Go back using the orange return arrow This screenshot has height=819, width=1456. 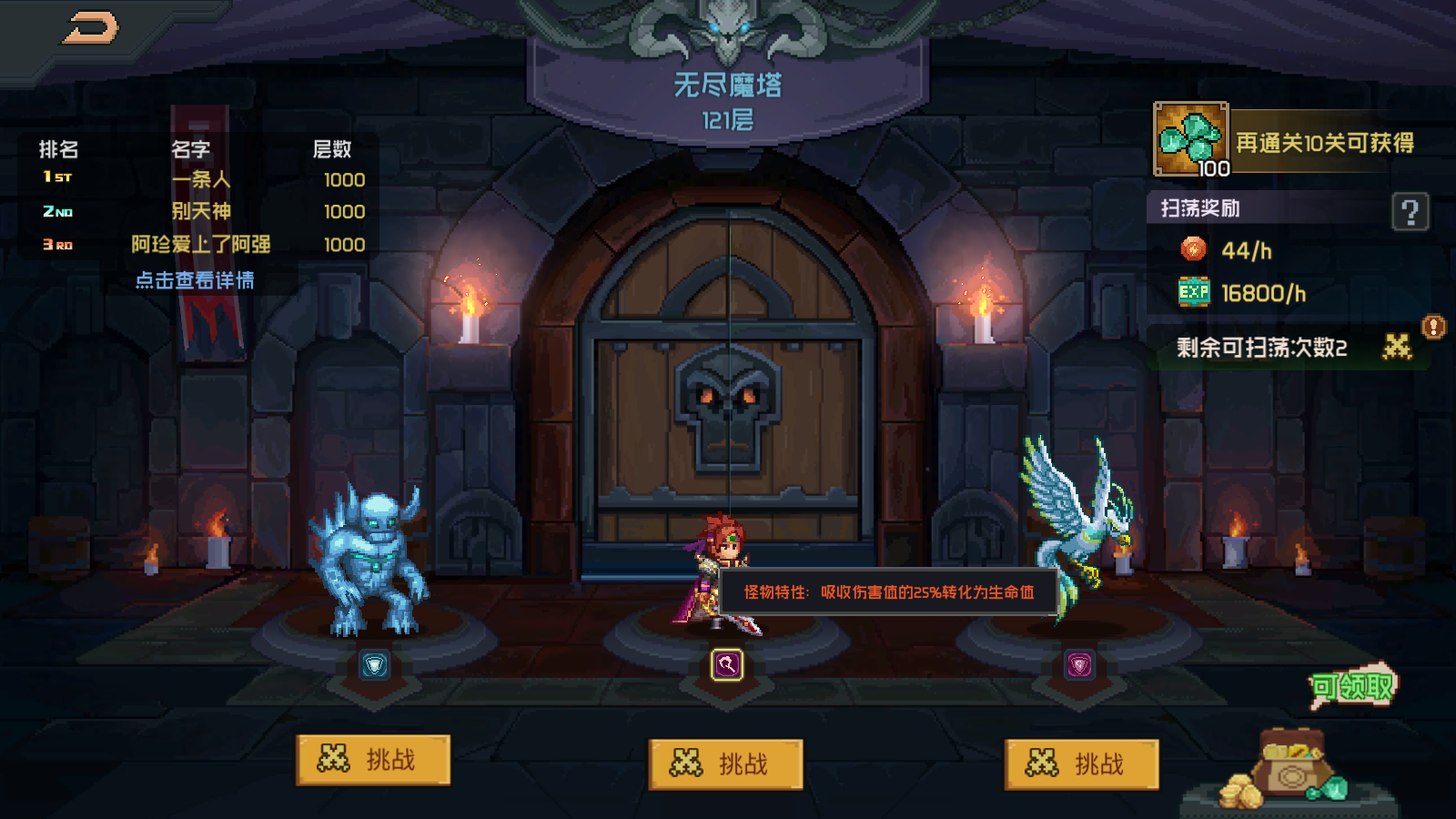90,28
